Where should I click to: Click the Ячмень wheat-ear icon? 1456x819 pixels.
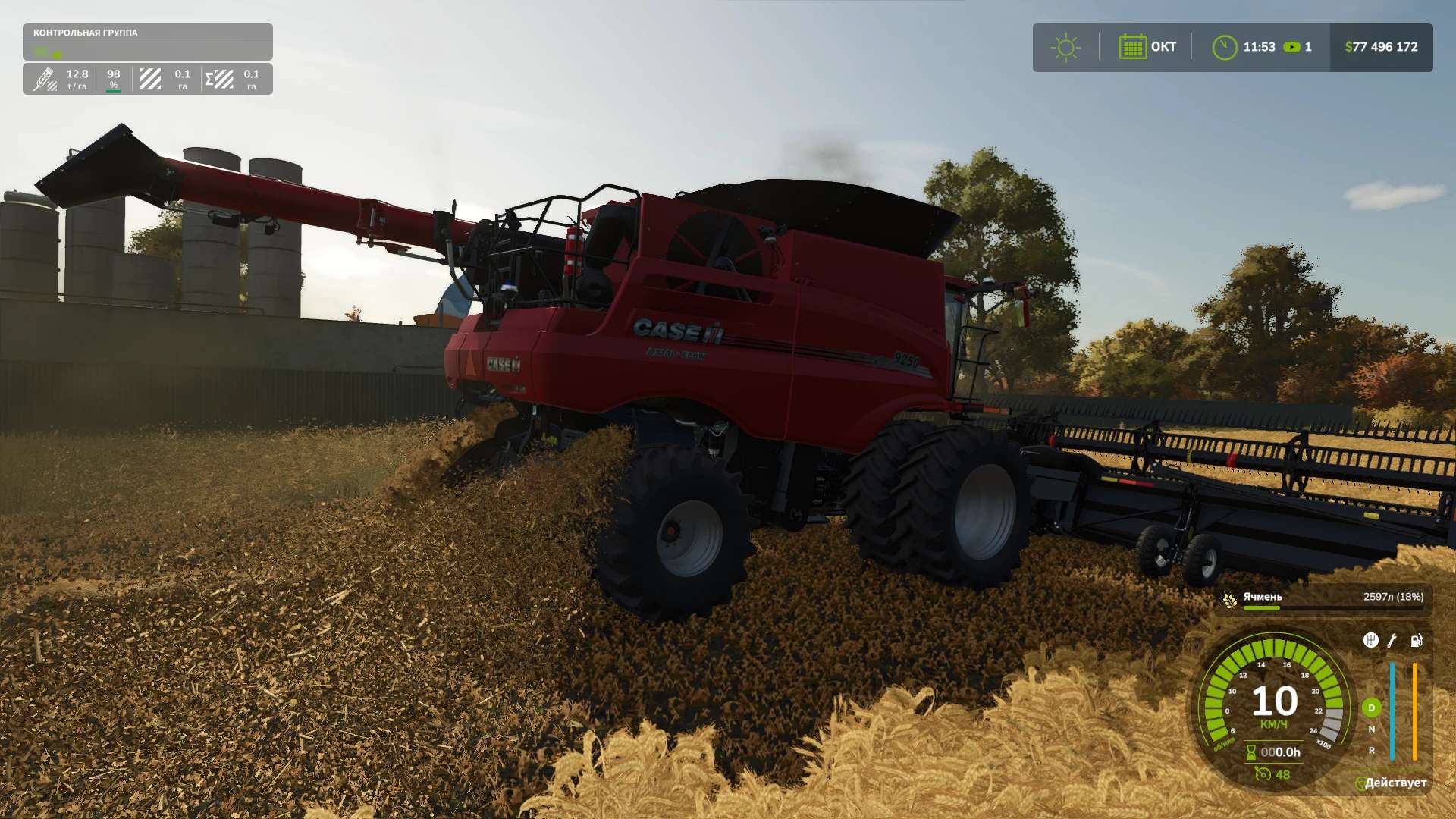pos(1229,599)
